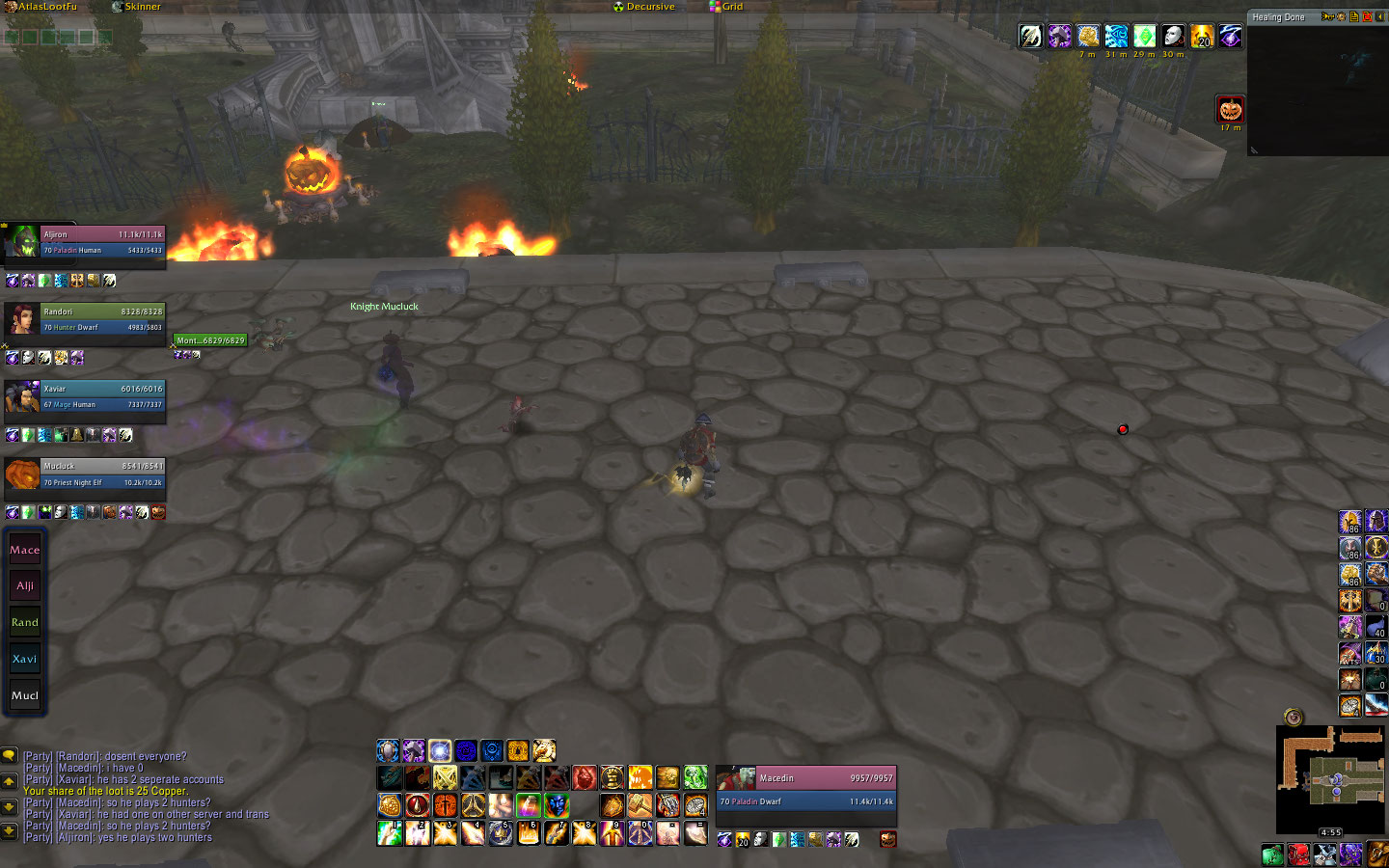Screen dimensions: 1389x868
Task: Select the white mask buff icon
Action: coord(1173,37)
